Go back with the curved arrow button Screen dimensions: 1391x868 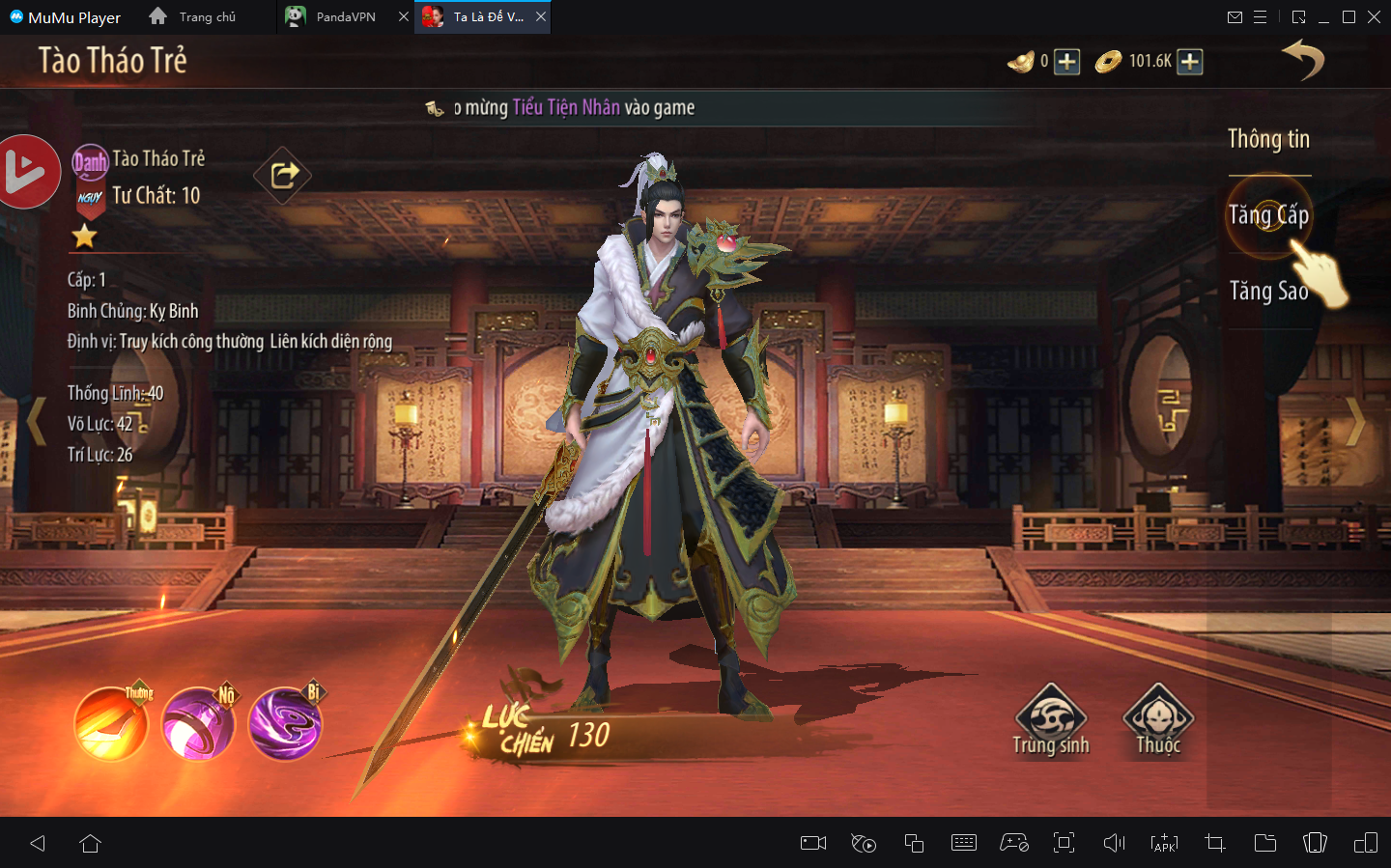coord(1303,60)
